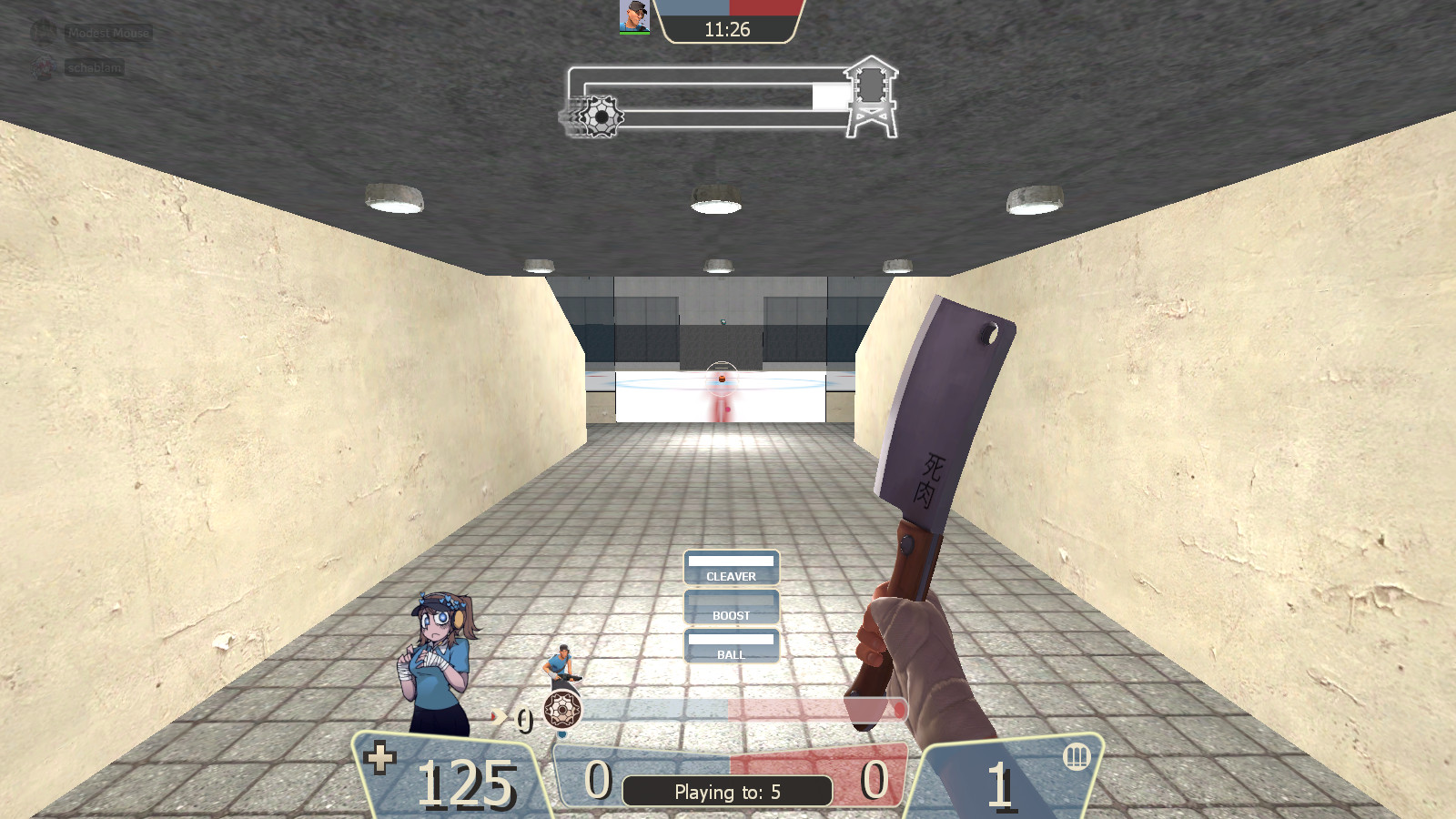Screen dimensions: 1456x819
Task: Click the BALL cooldown meter
Action: (732, 644)
